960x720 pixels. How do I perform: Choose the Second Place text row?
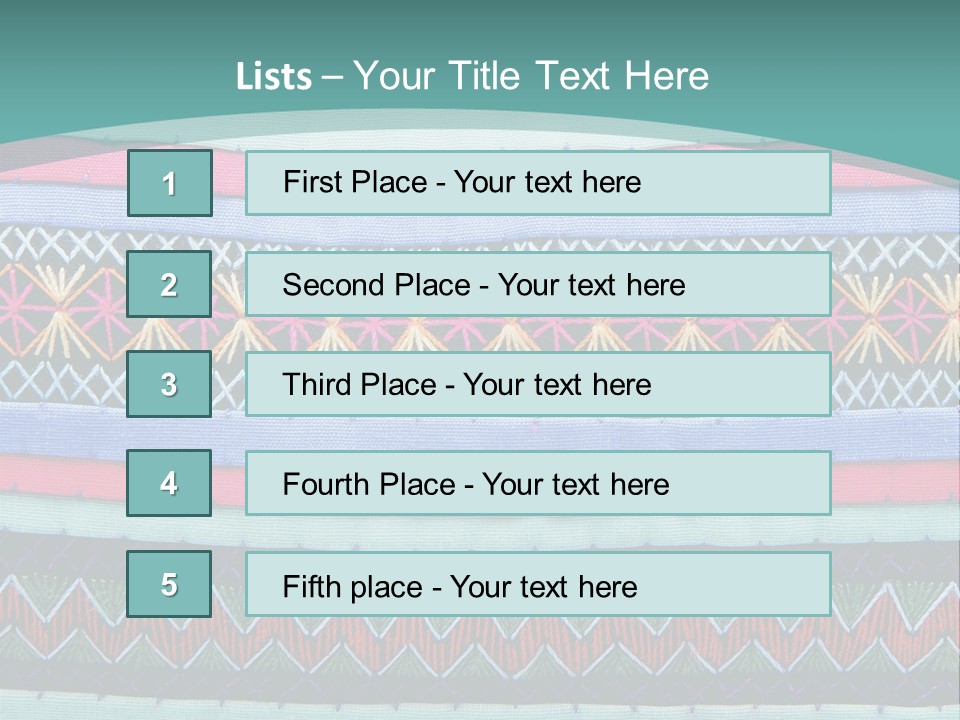pos(538,284)
